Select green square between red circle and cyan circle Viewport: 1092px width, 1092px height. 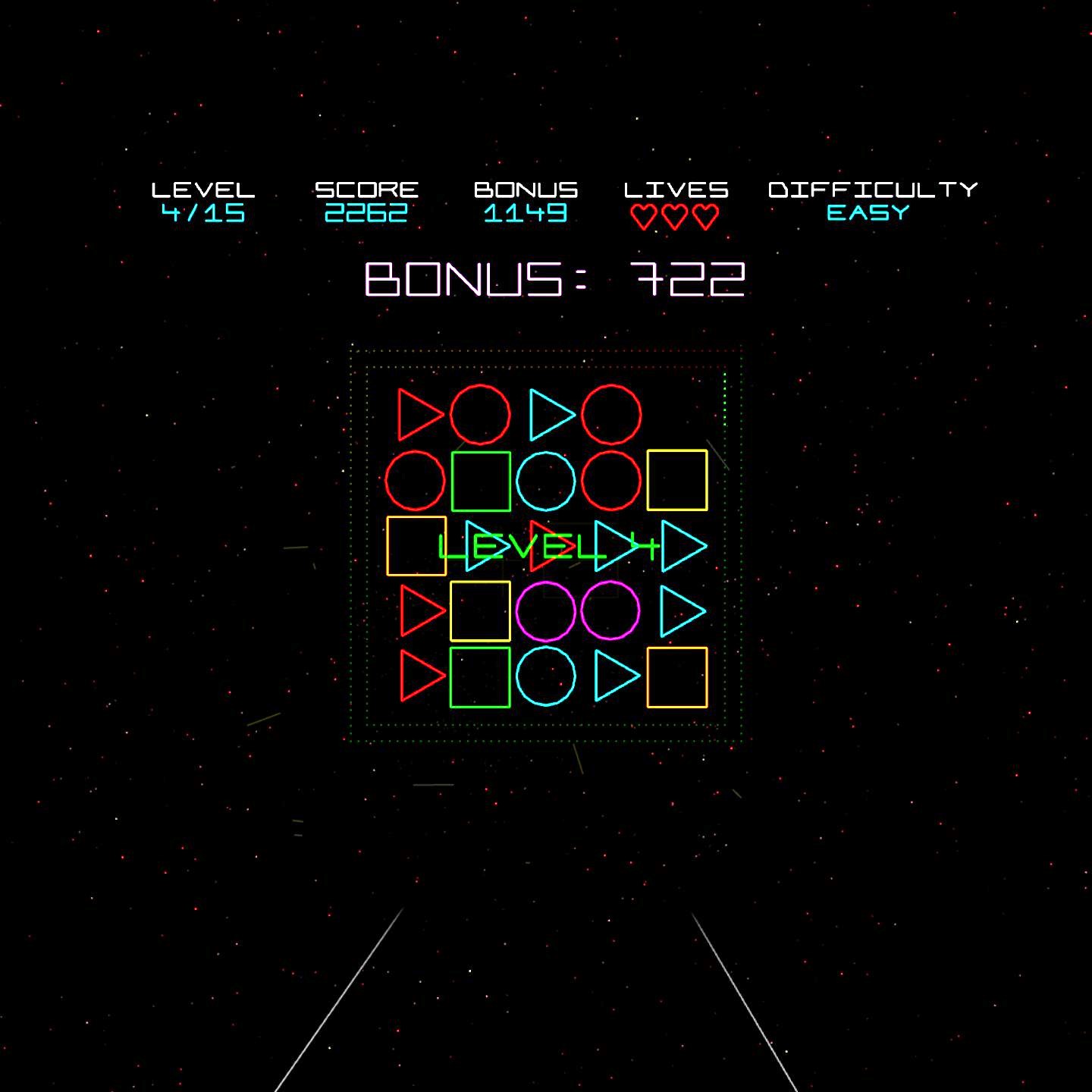481,481
